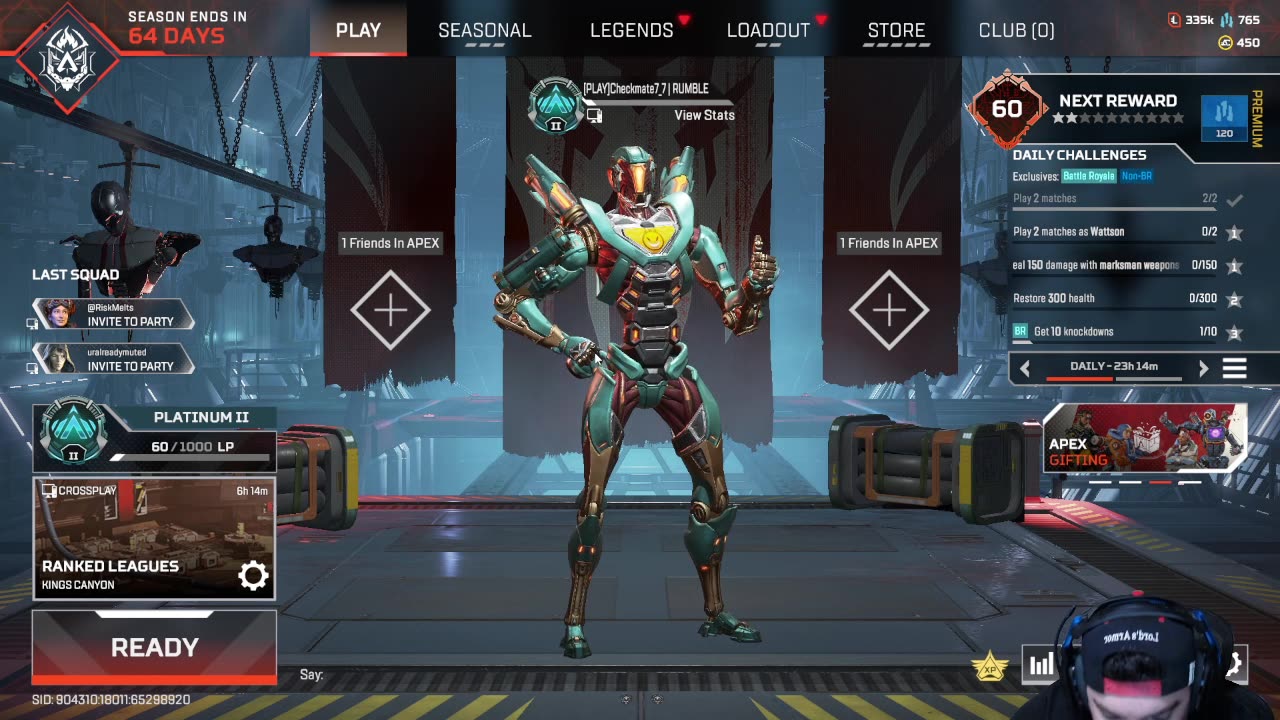Open battle pass level 60 badge

1007,108
